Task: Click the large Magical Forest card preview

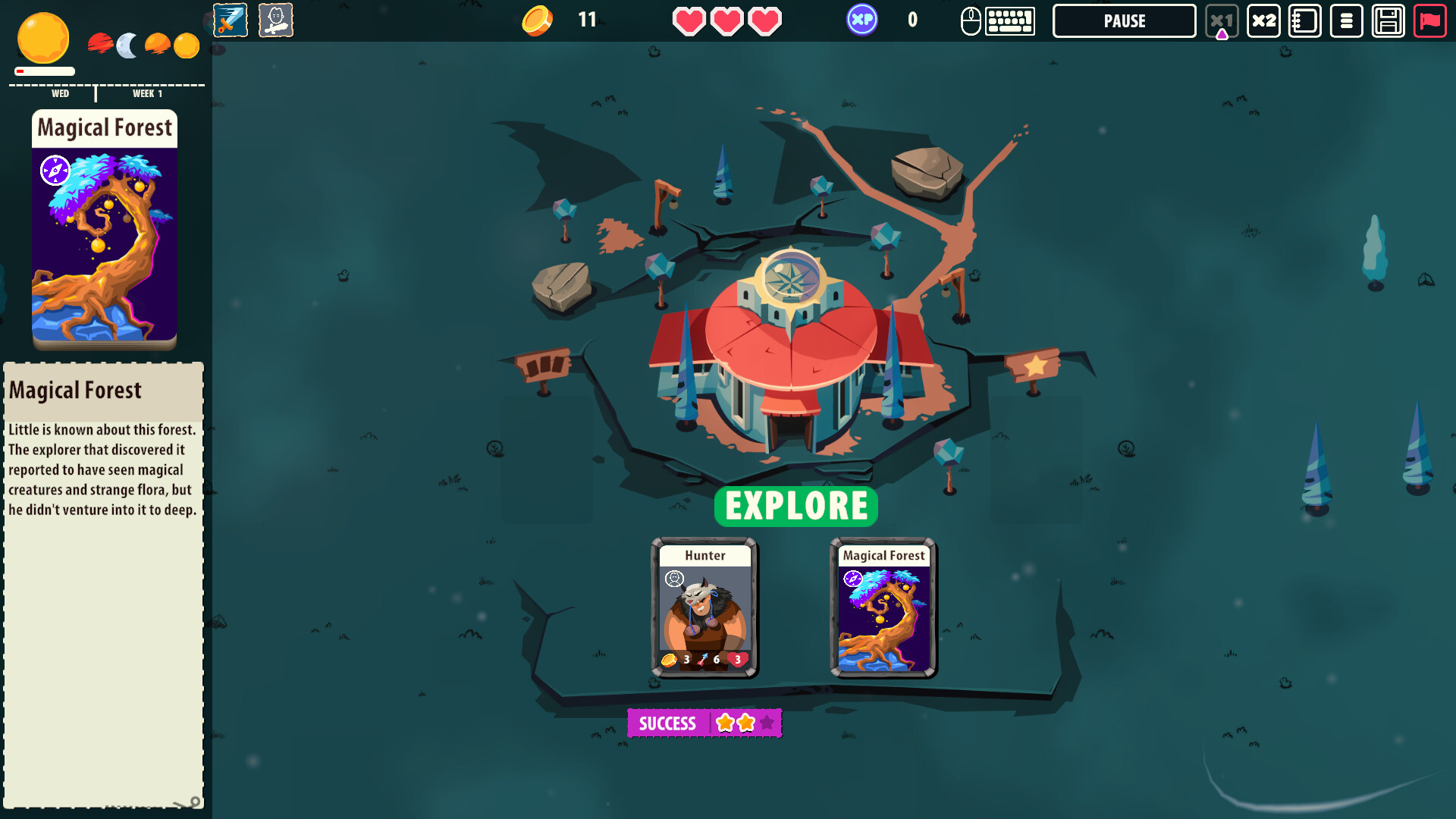Action: [105, 230]
